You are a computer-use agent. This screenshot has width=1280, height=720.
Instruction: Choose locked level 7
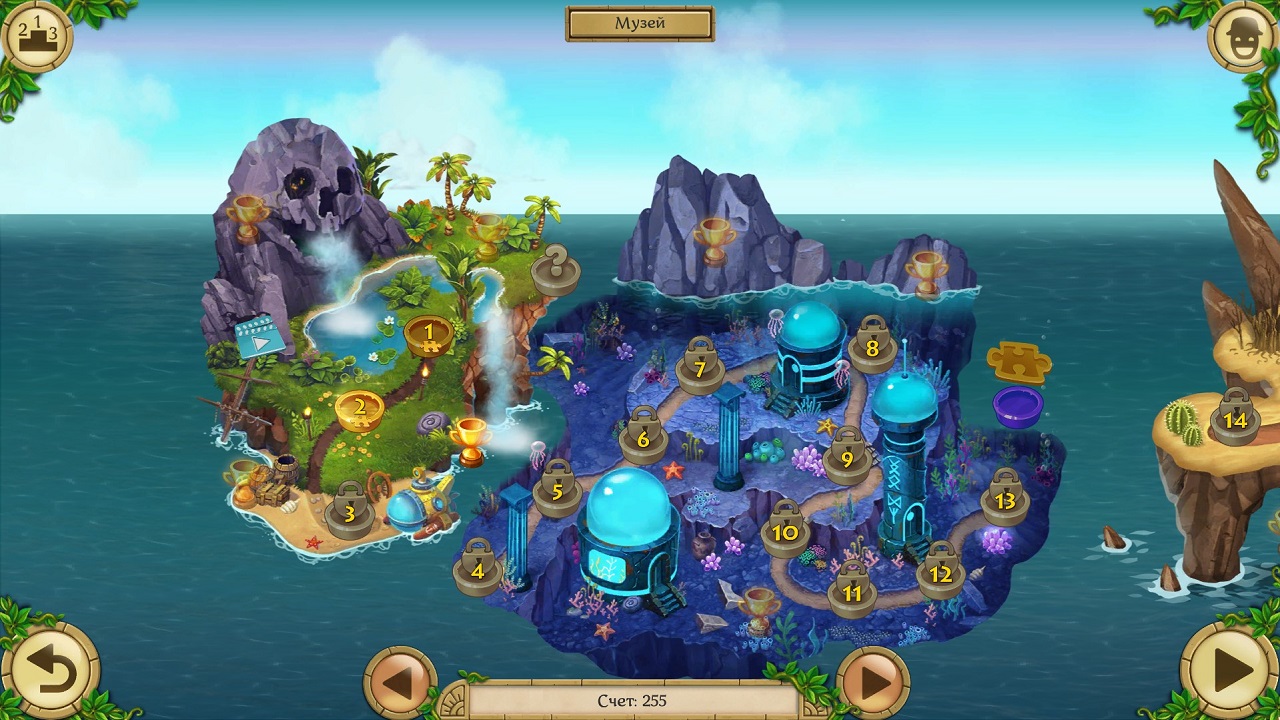pos(700,367)
